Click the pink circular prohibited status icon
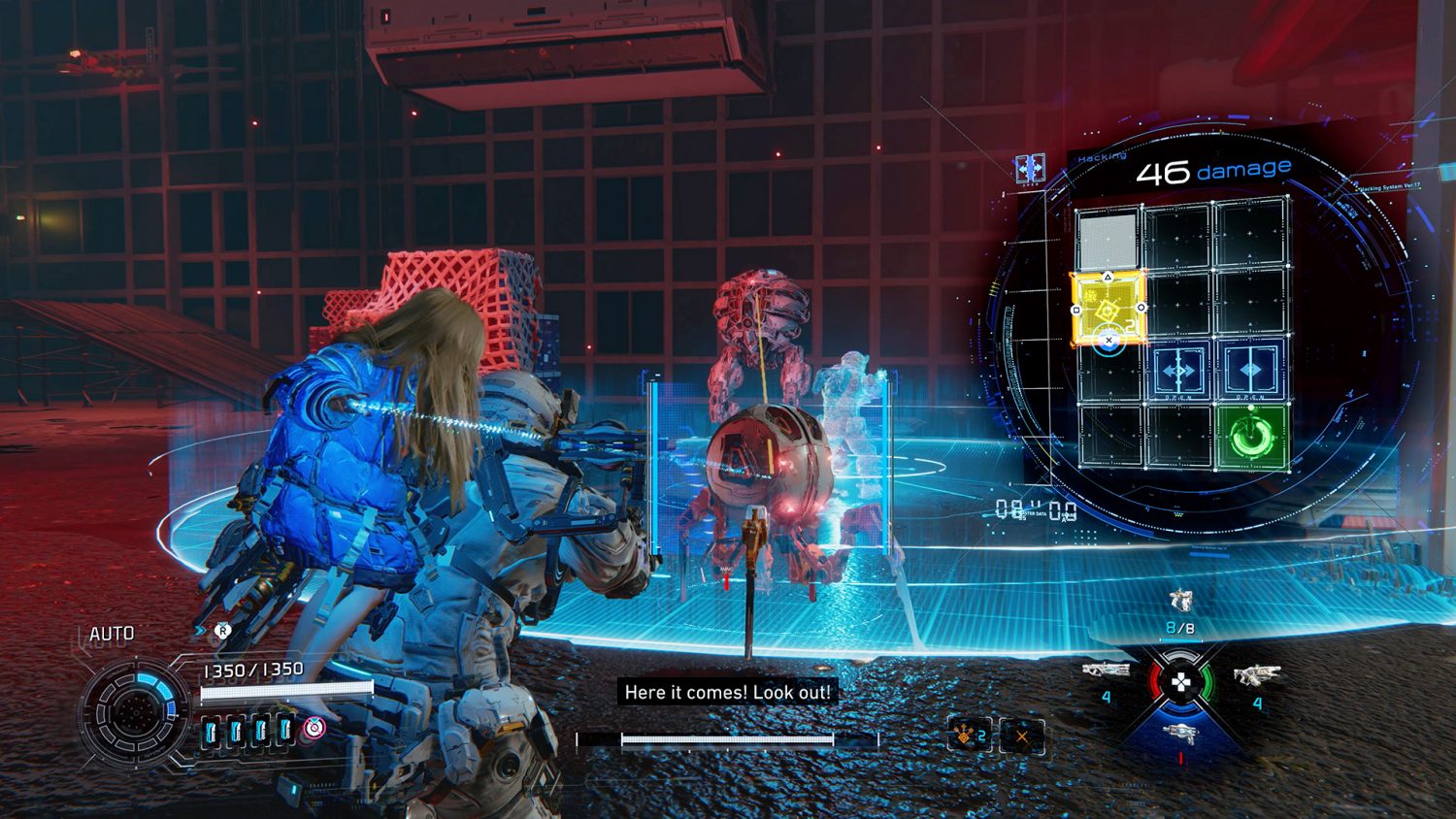 [x=314, y=728]
